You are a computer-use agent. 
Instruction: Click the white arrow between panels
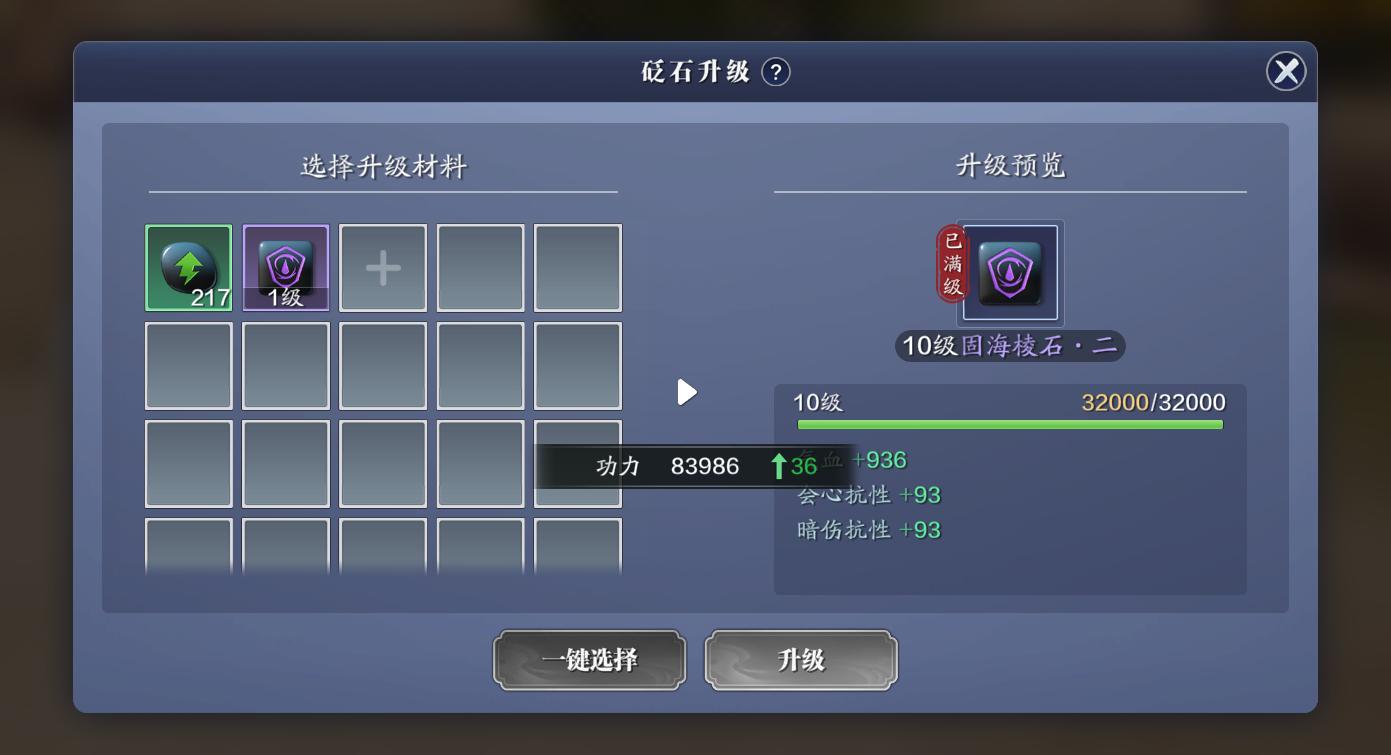[x=687, y=392]
